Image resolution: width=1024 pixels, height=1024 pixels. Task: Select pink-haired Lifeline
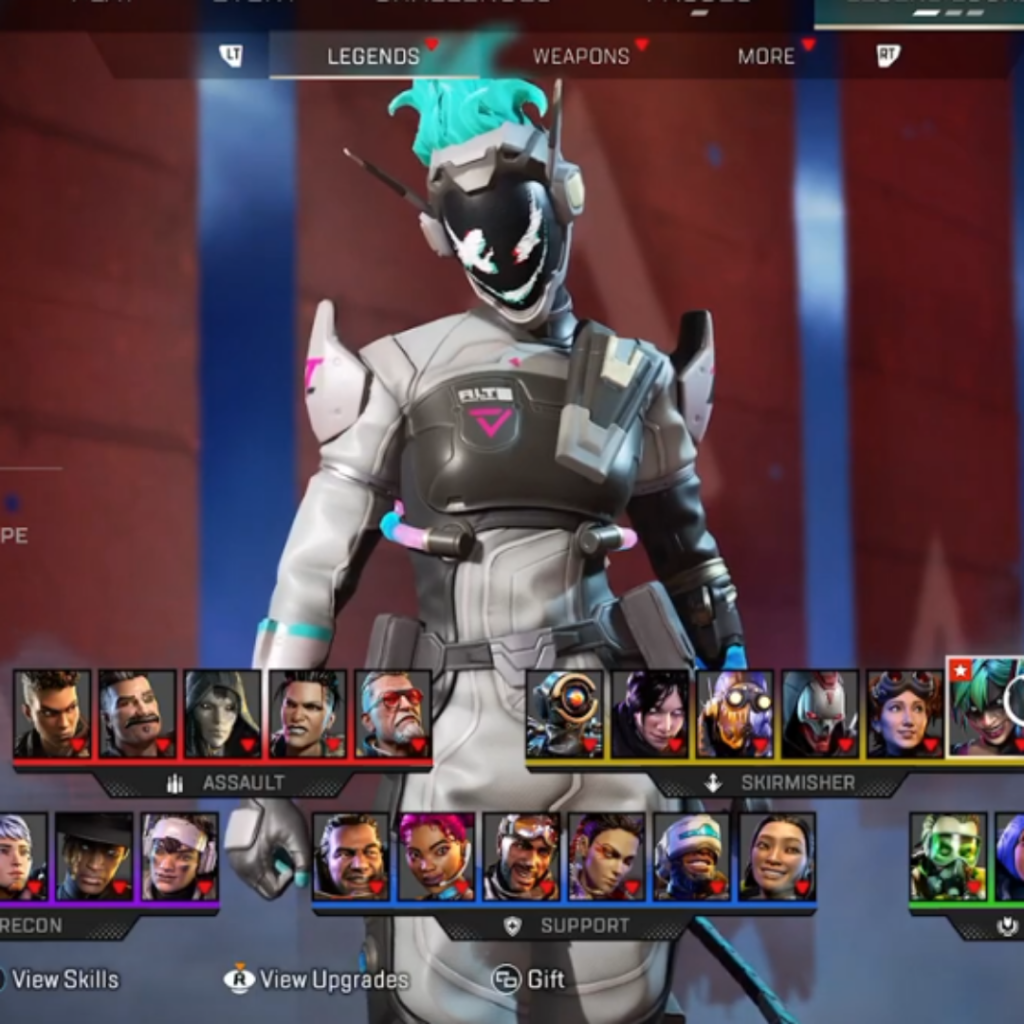[x=436, y=856]
